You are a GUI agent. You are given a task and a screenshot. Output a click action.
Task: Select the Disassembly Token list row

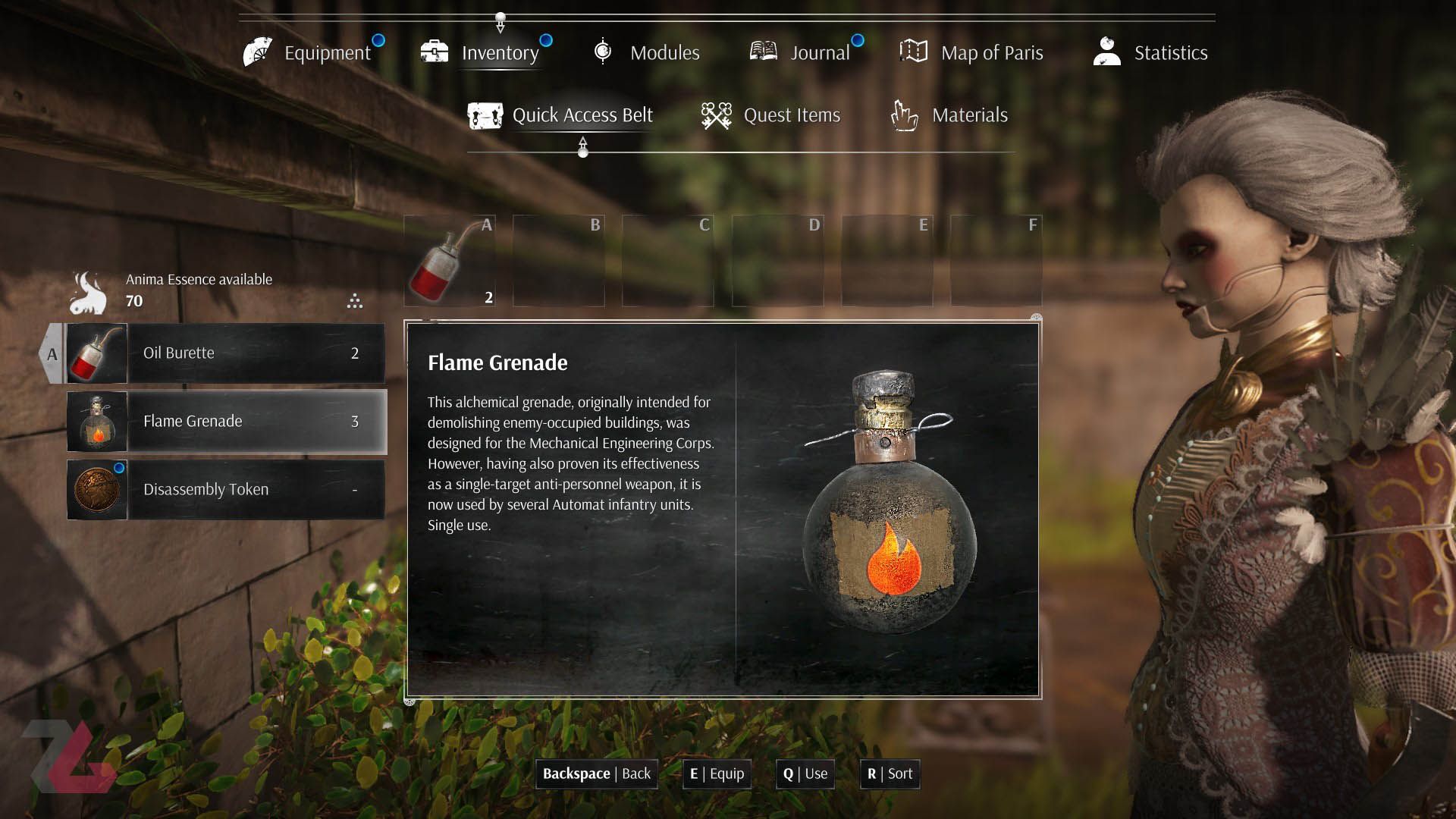pos(225,490)
